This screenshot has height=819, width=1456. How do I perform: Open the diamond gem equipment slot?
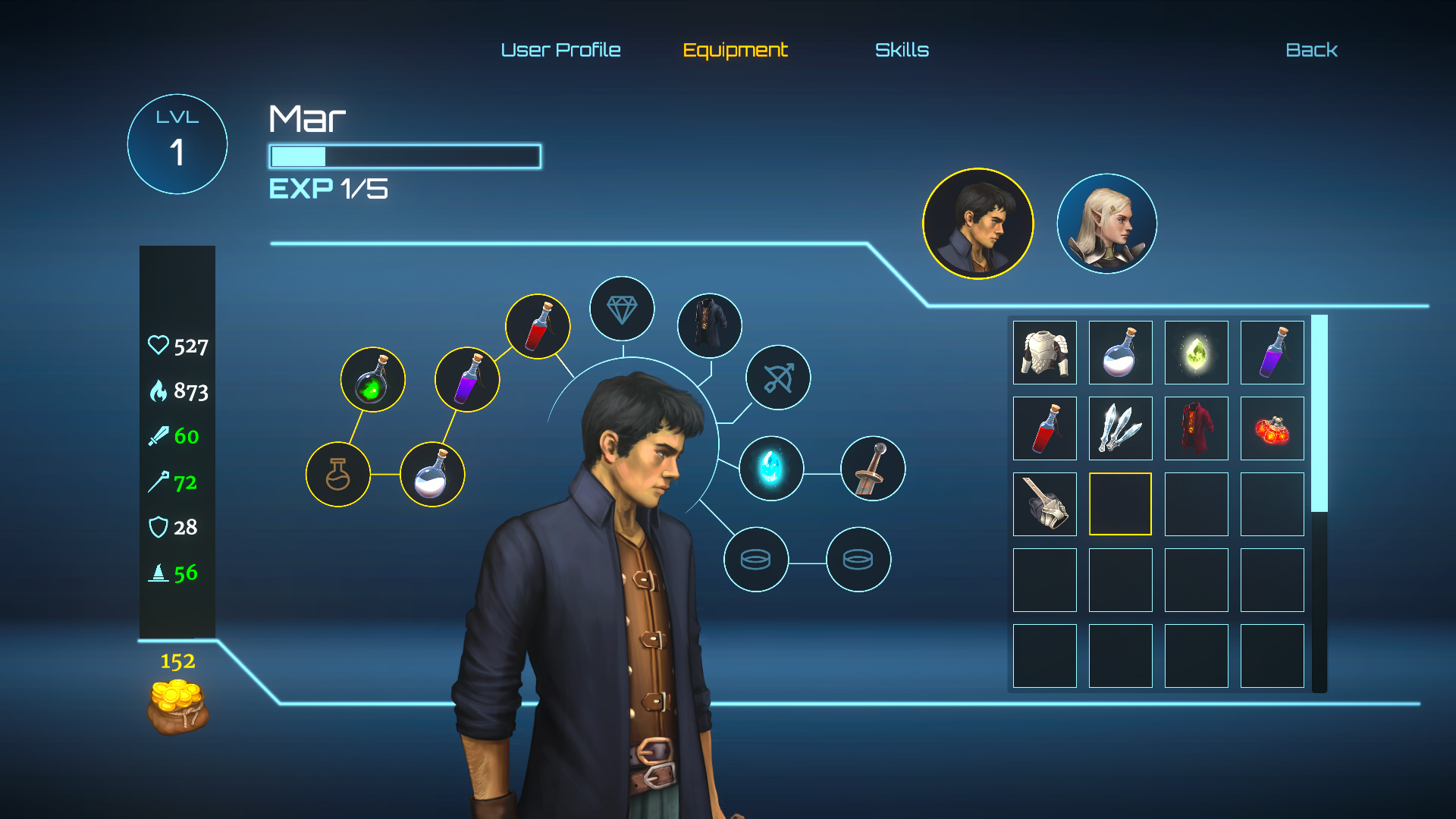[622, 309]
